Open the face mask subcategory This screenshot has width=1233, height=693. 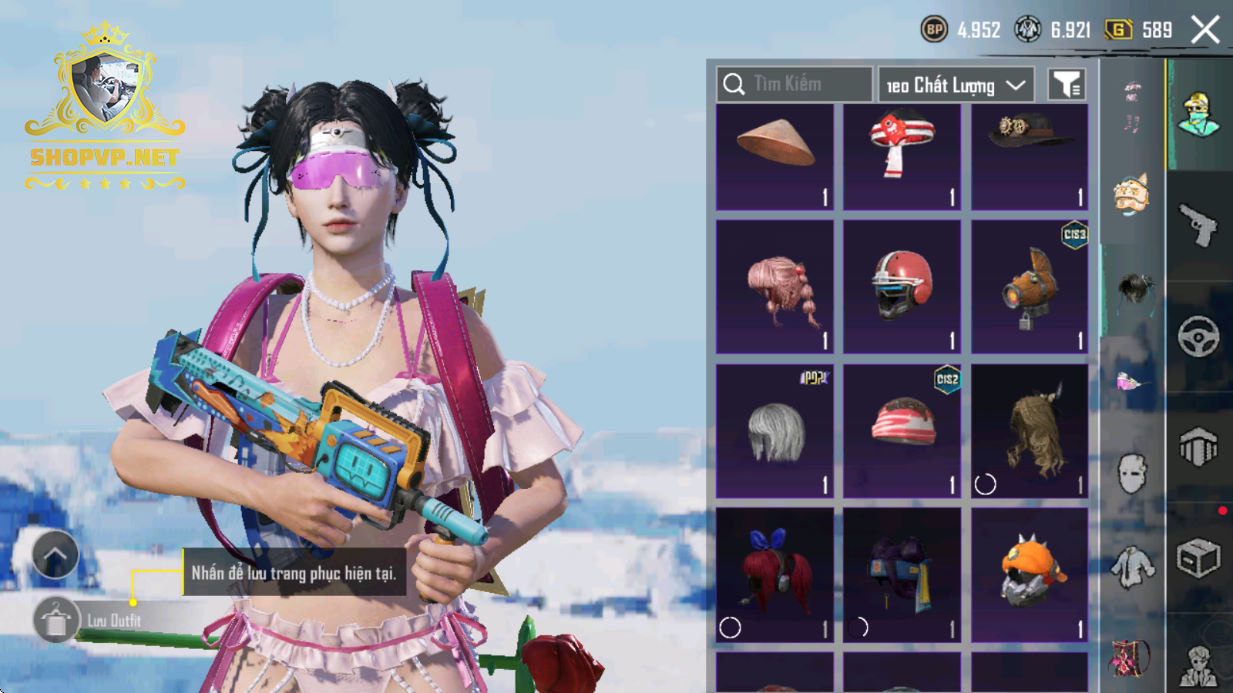(1132, 472)
